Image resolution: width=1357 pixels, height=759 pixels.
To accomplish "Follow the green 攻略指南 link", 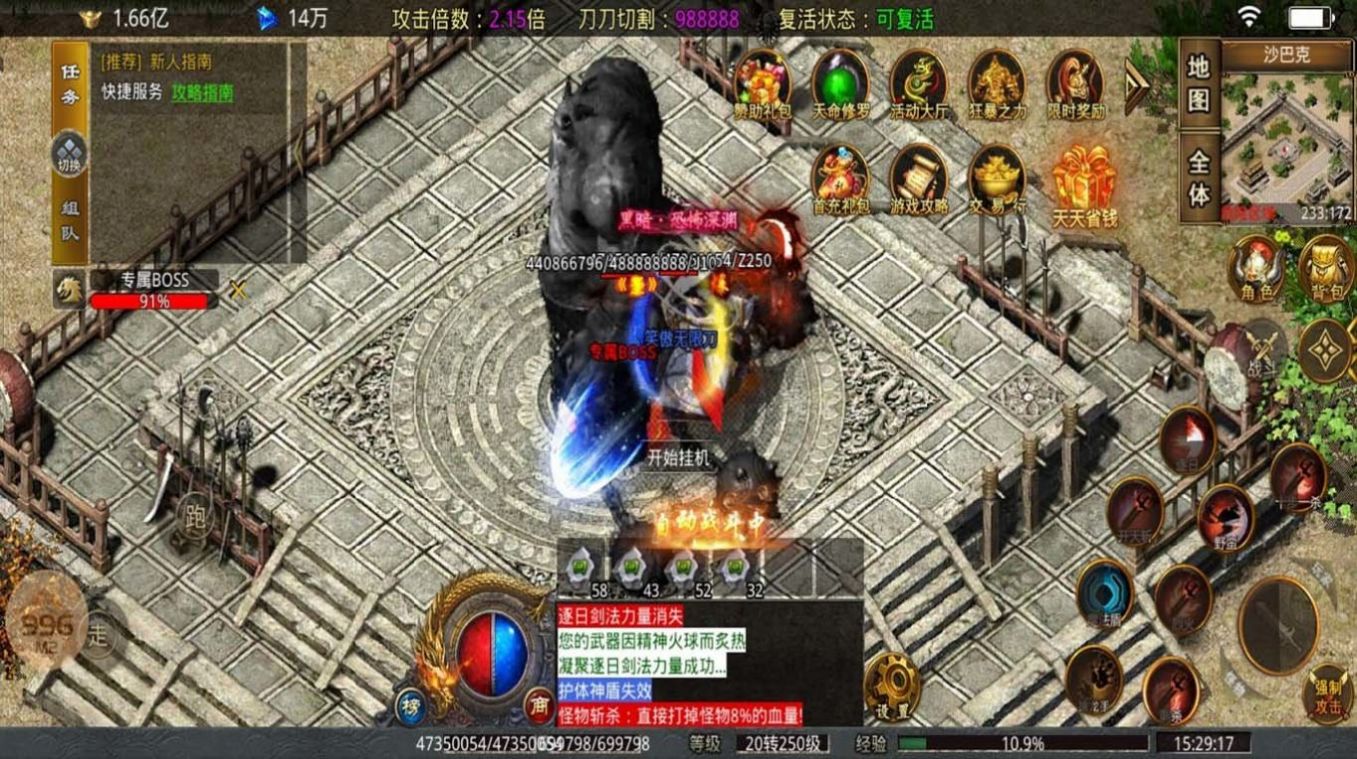I will [x=202, y=92].
